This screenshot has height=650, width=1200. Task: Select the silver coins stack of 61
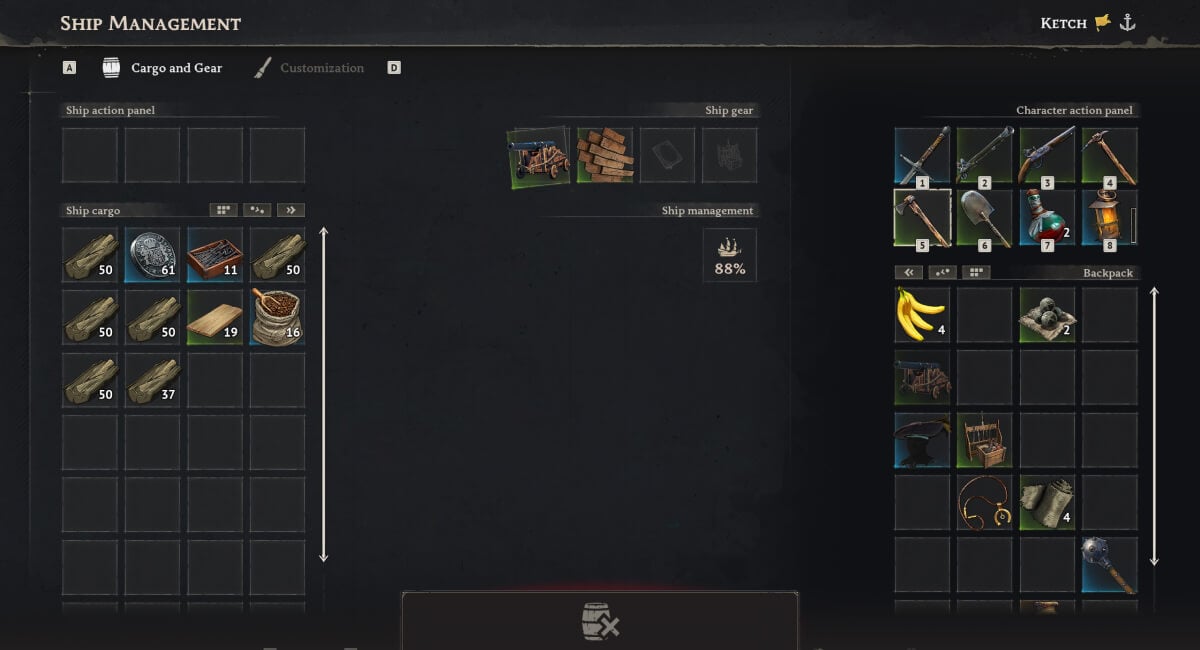pyautogui.click(x=152, y=255)
